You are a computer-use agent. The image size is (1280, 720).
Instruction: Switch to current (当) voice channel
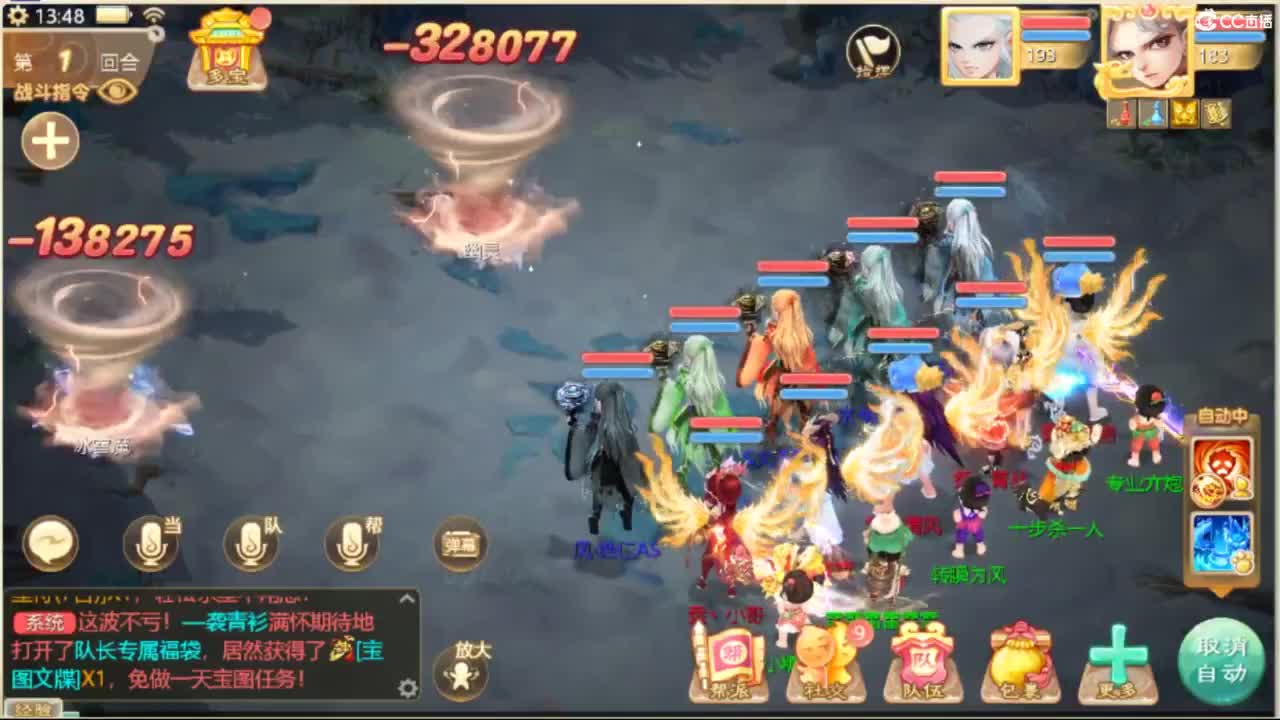(150, 545)
